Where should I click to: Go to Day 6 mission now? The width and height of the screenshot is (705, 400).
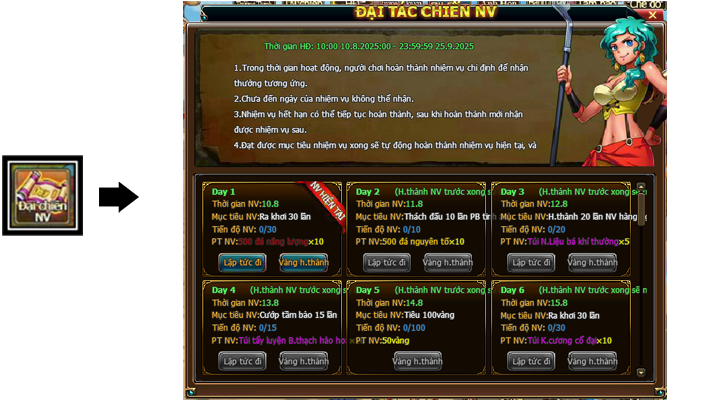[x=531, y=361]
